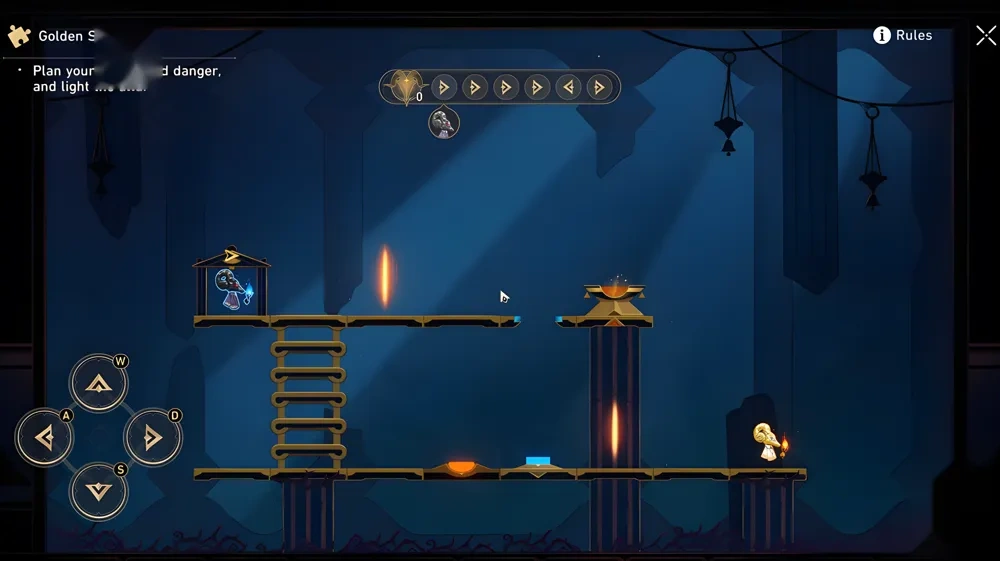Tap the W up-arrow direction button
The height and width of the screenshot is (561, 1000).
click(x=98, y=383)
